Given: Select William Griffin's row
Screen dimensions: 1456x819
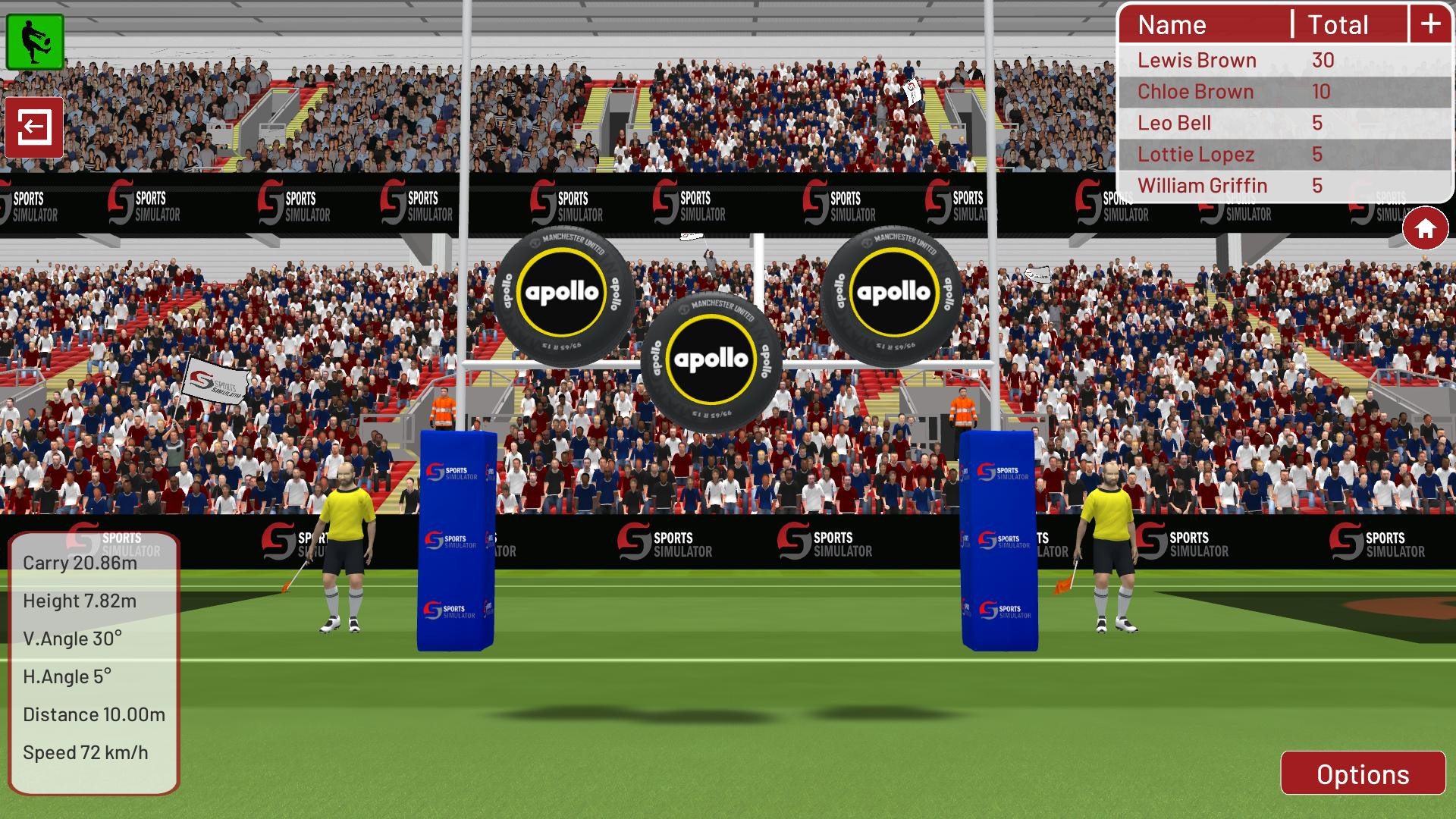Looking at the screenshot, I should (x=1203, y=186).
